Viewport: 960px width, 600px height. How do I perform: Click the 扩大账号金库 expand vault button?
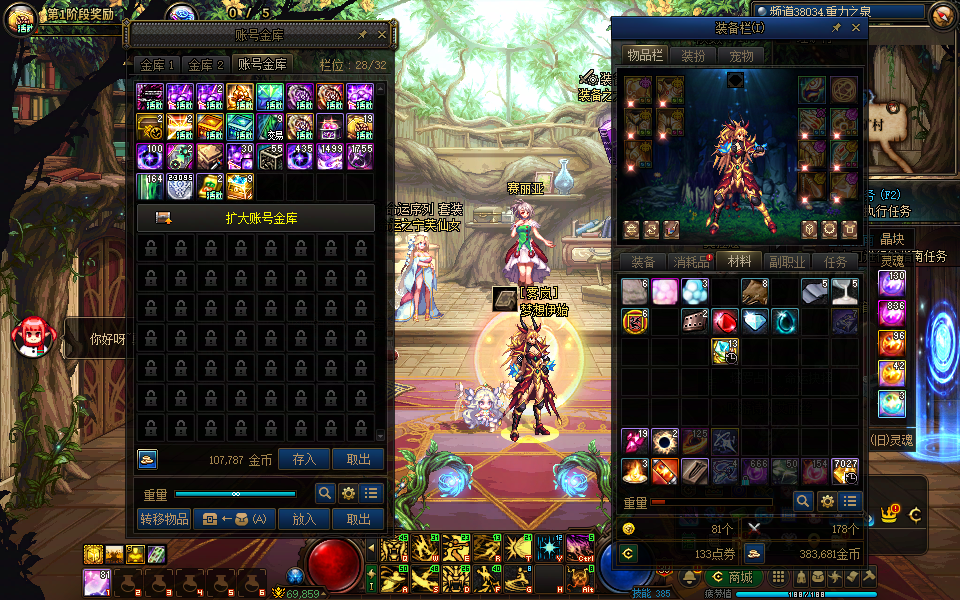click(255, 218)
